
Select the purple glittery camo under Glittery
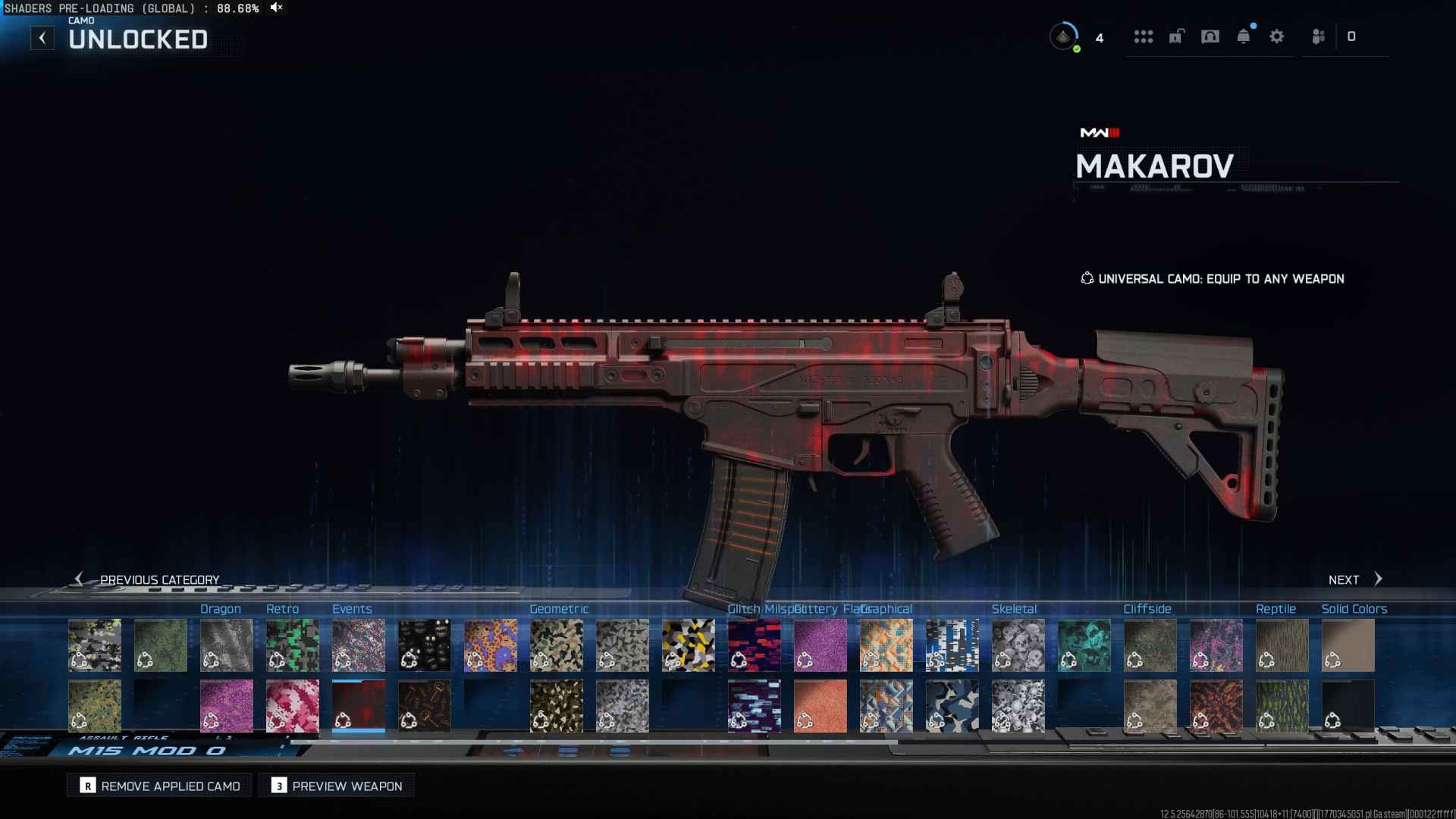point(820,645)
